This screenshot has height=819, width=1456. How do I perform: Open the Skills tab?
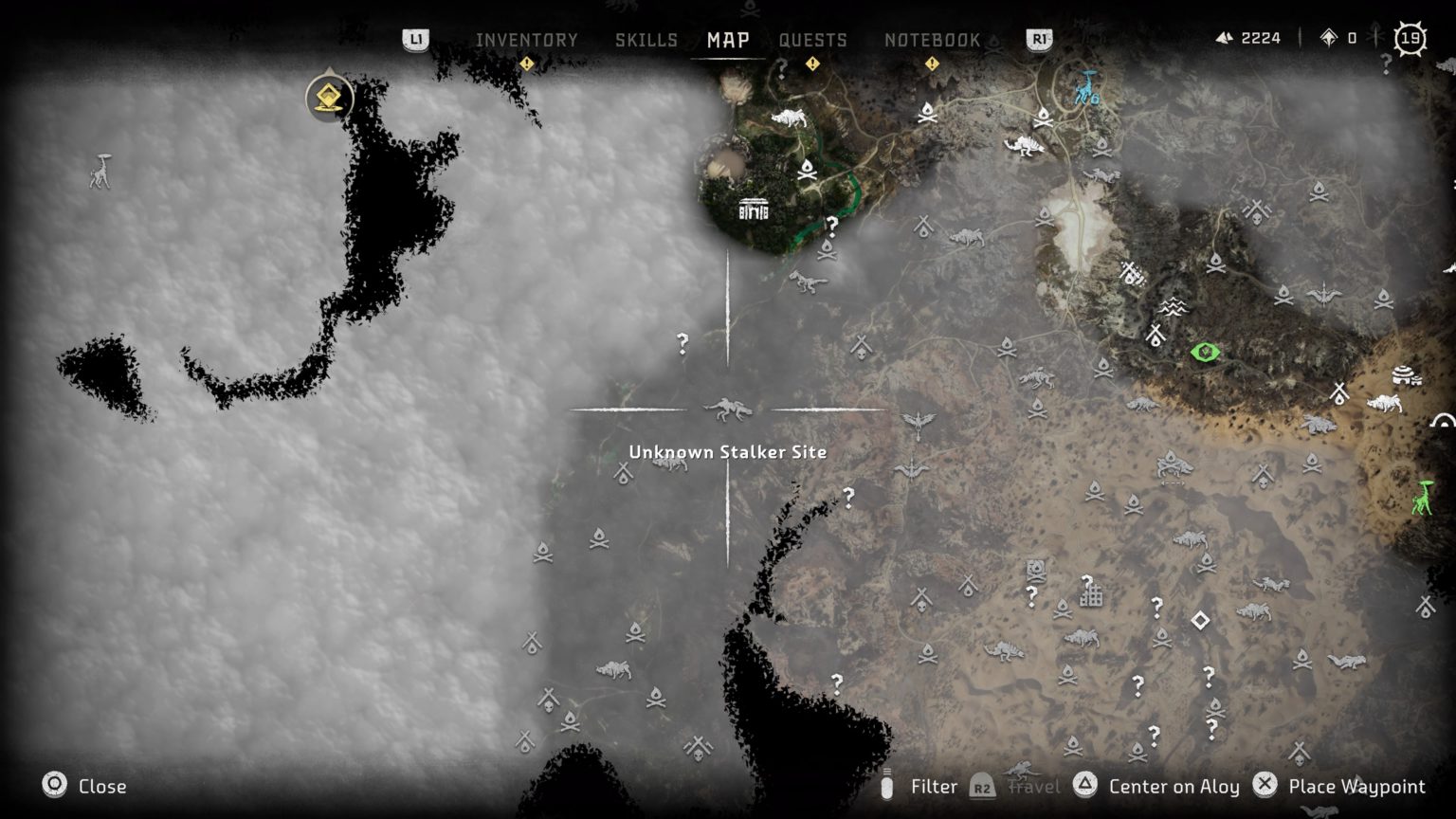coord(646,40)
